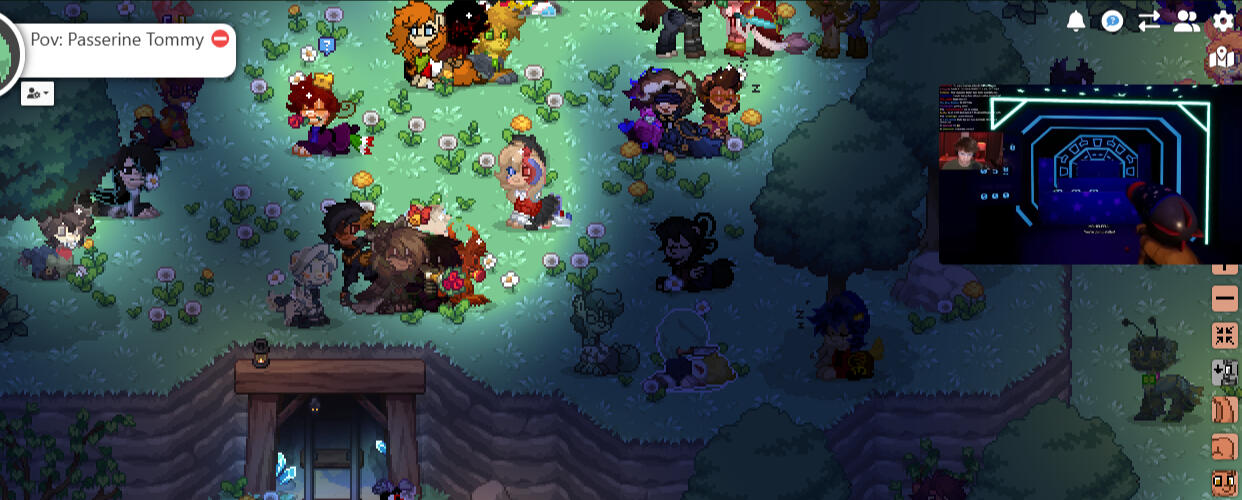This screenshot has height=500, width=1242.
Task: Click the inward-arrows collapse button
Action: click(x=1225, y=335)
